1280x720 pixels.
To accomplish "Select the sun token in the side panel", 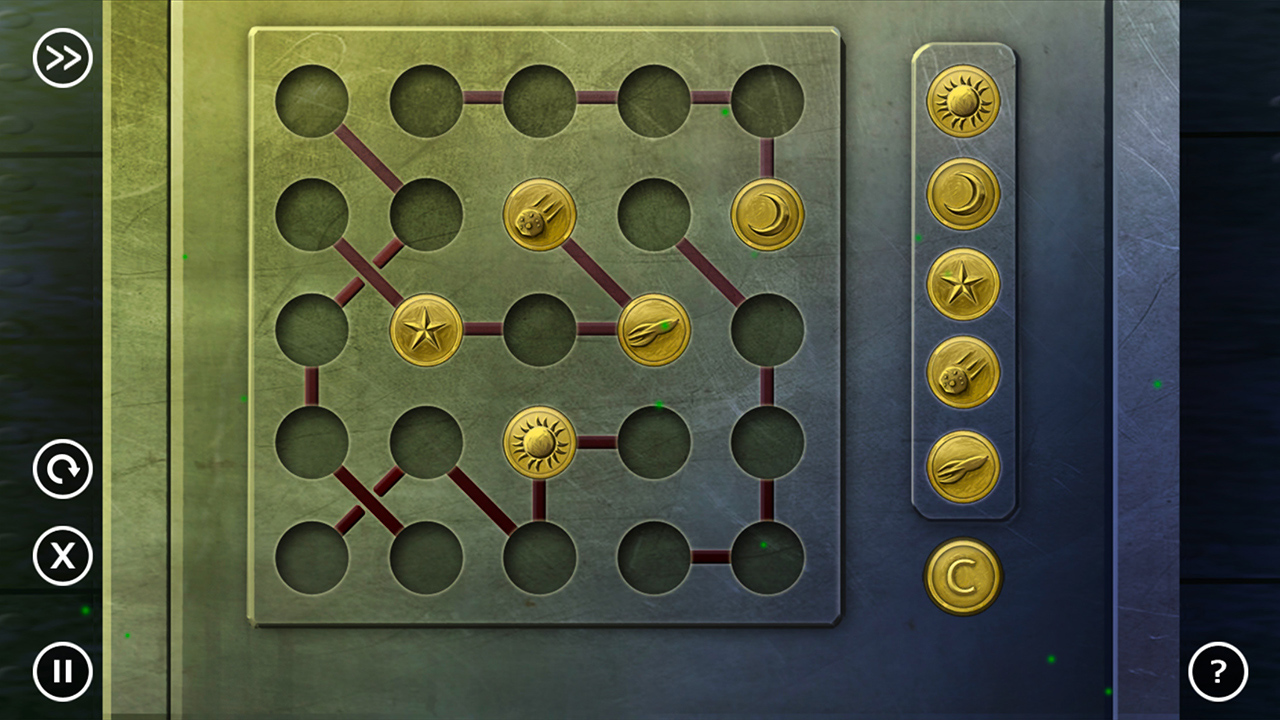I will 963,102.
